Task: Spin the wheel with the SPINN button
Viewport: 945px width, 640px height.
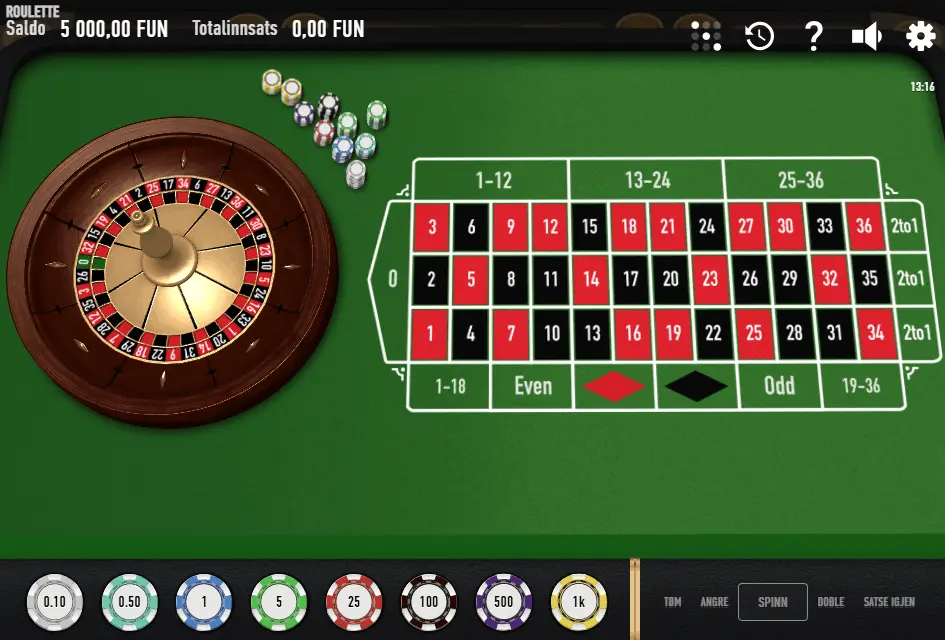Action: pos(772,602)
